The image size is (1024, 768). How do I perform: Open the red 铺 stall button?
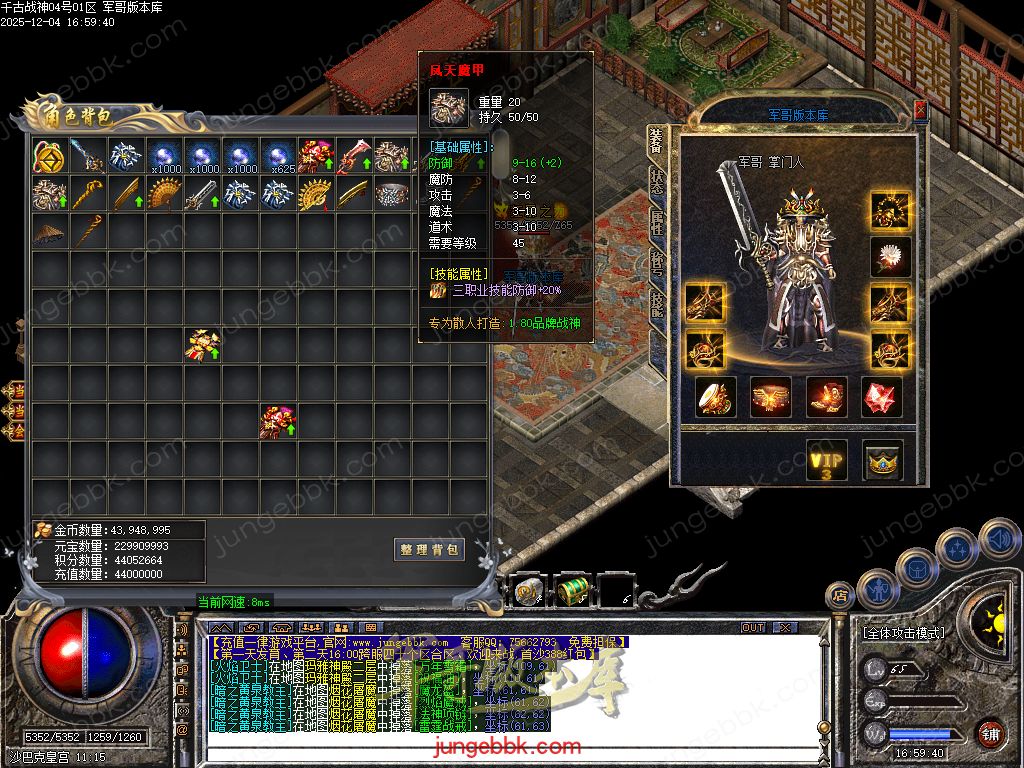(989, 733)
